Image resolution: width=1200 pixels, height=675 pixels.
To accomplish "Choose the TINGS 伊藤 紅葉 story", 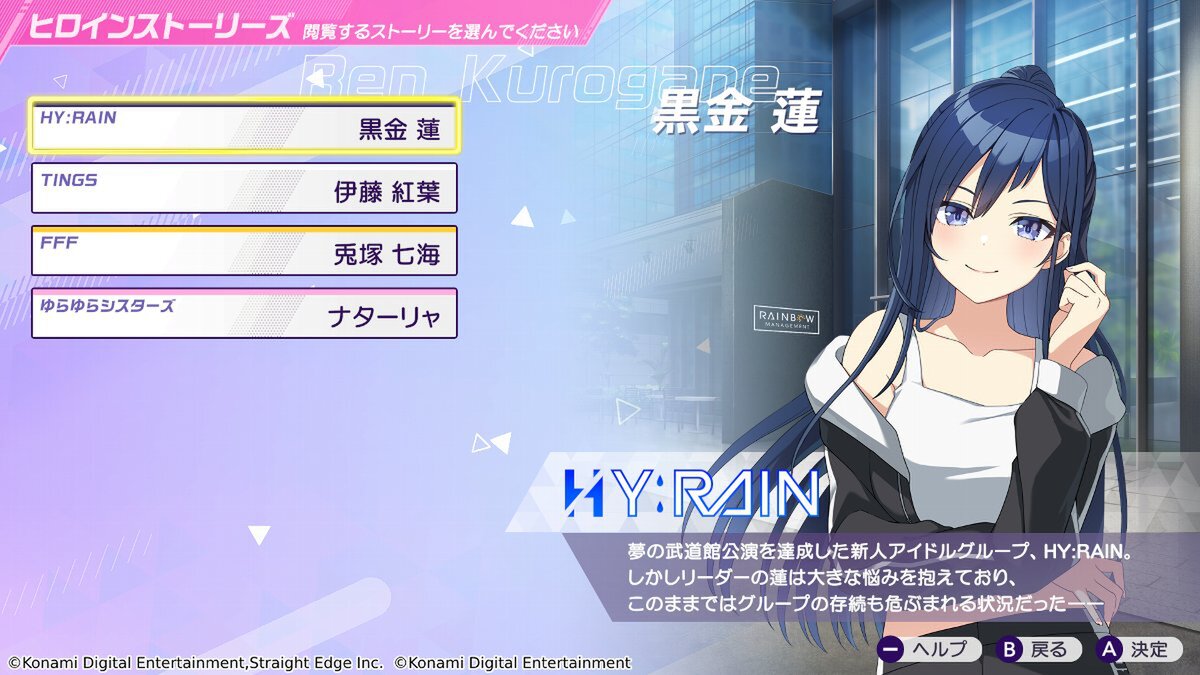I will pos(244,188).
